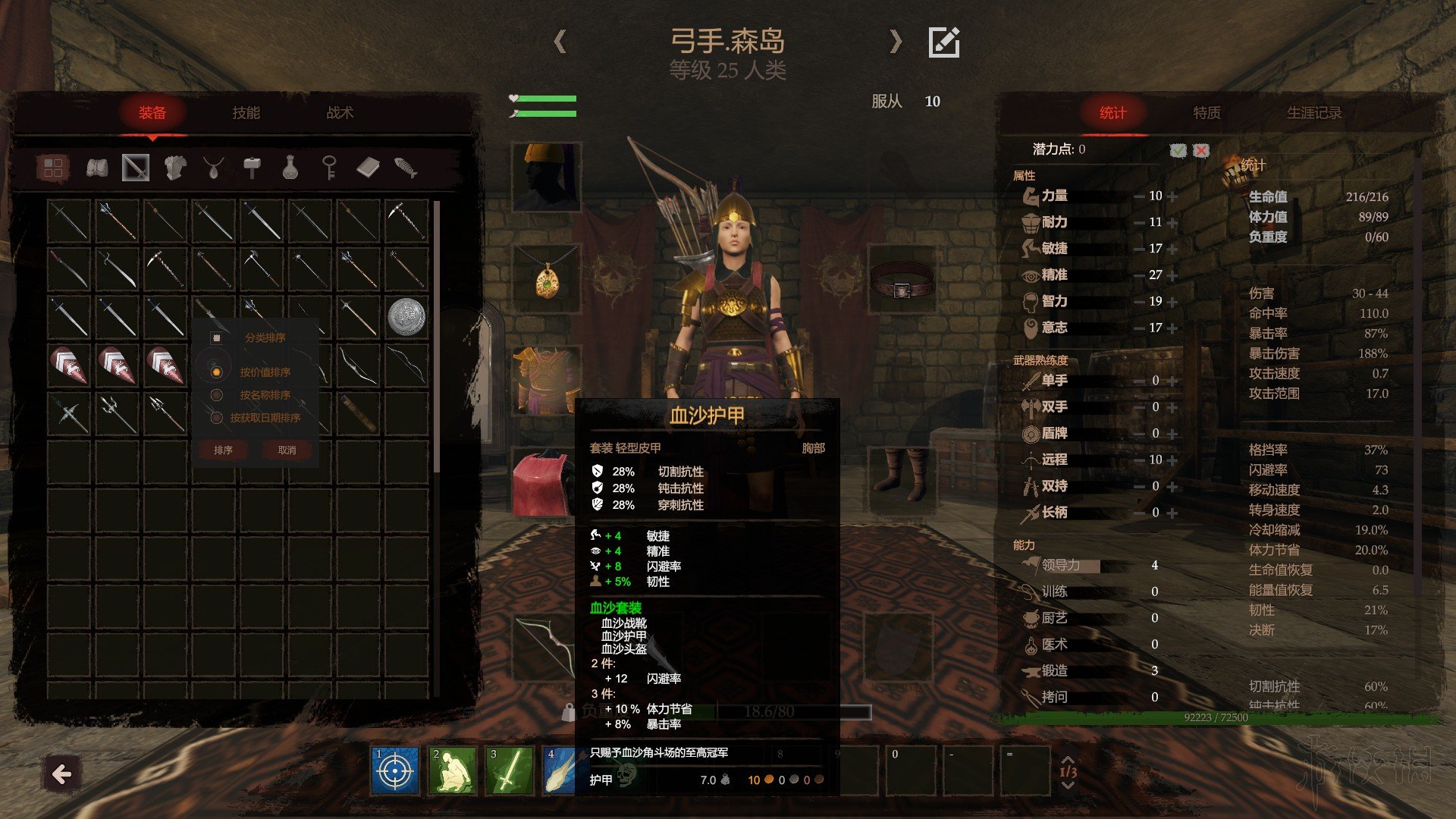
Task: Show the 生涯记录 tab
Action: tap(1313, 113)
